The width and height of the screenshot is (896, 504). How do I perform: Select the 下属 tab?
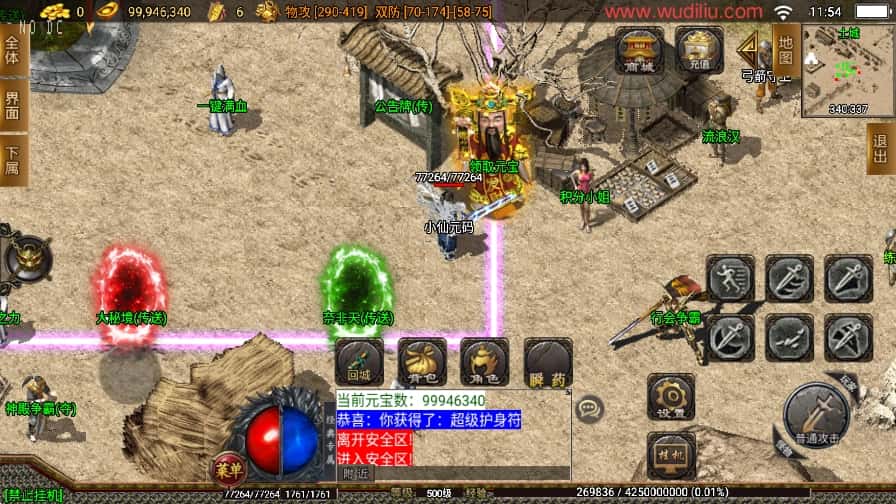click(13, 160)
